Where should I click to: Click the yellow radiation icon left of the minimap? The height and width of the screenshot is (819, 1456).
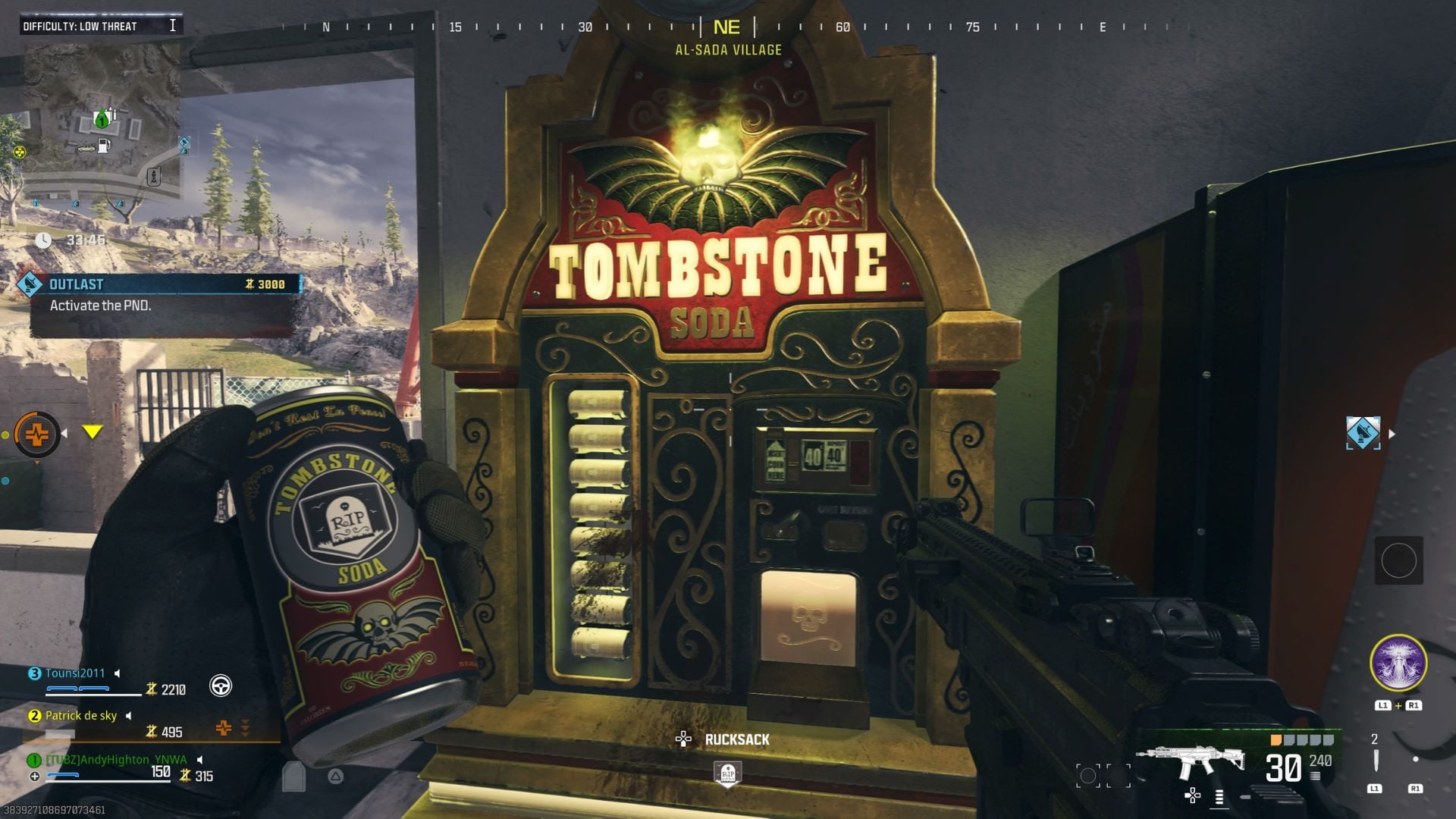[20, 152]
